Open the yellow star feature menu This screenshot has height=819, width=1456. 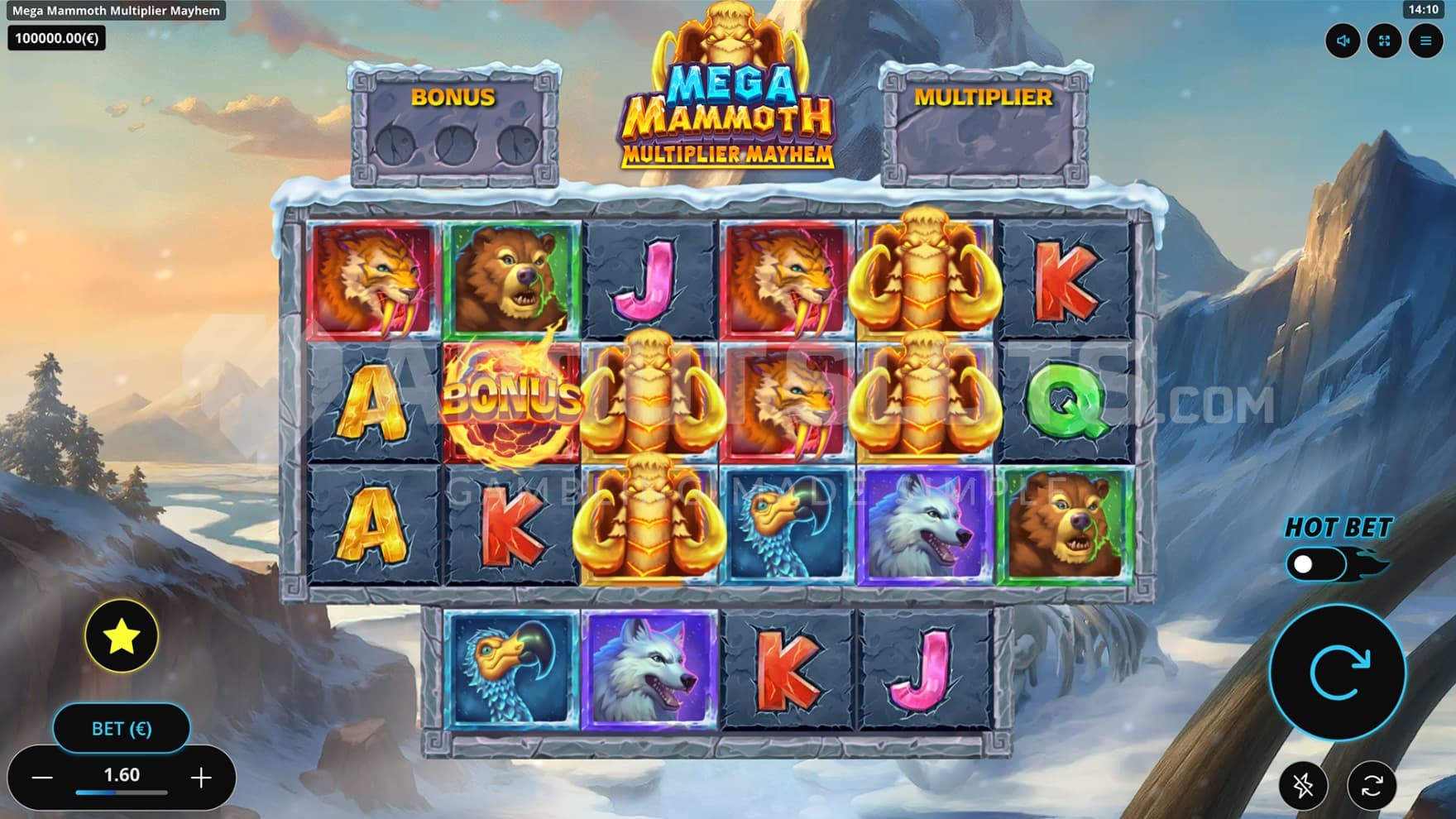122,635
